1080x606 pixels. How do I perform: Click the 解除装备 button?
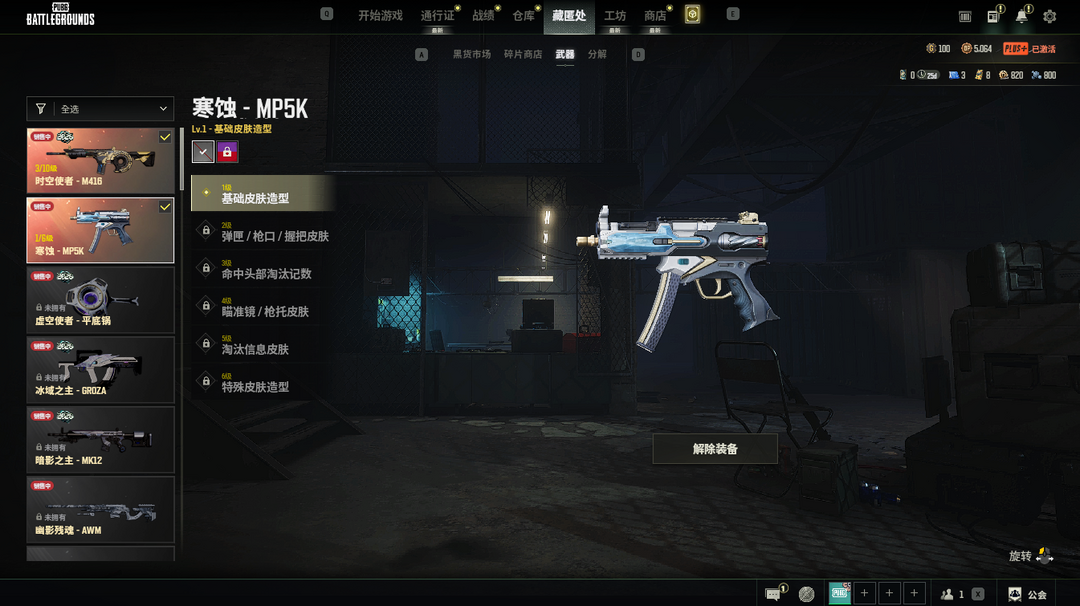click(715, 449)
